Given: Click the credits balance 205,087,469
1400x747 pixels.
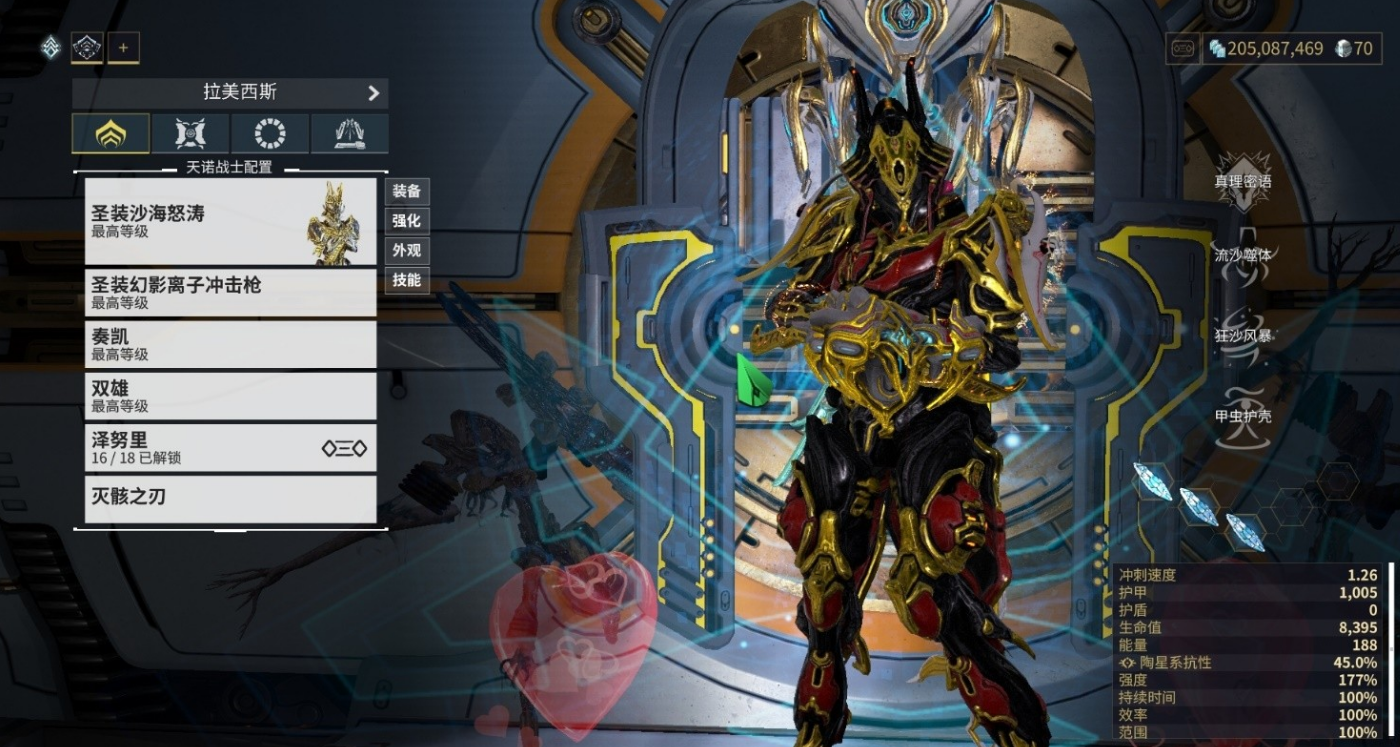Looking at the screenshot, I should tap(1265, 48).
